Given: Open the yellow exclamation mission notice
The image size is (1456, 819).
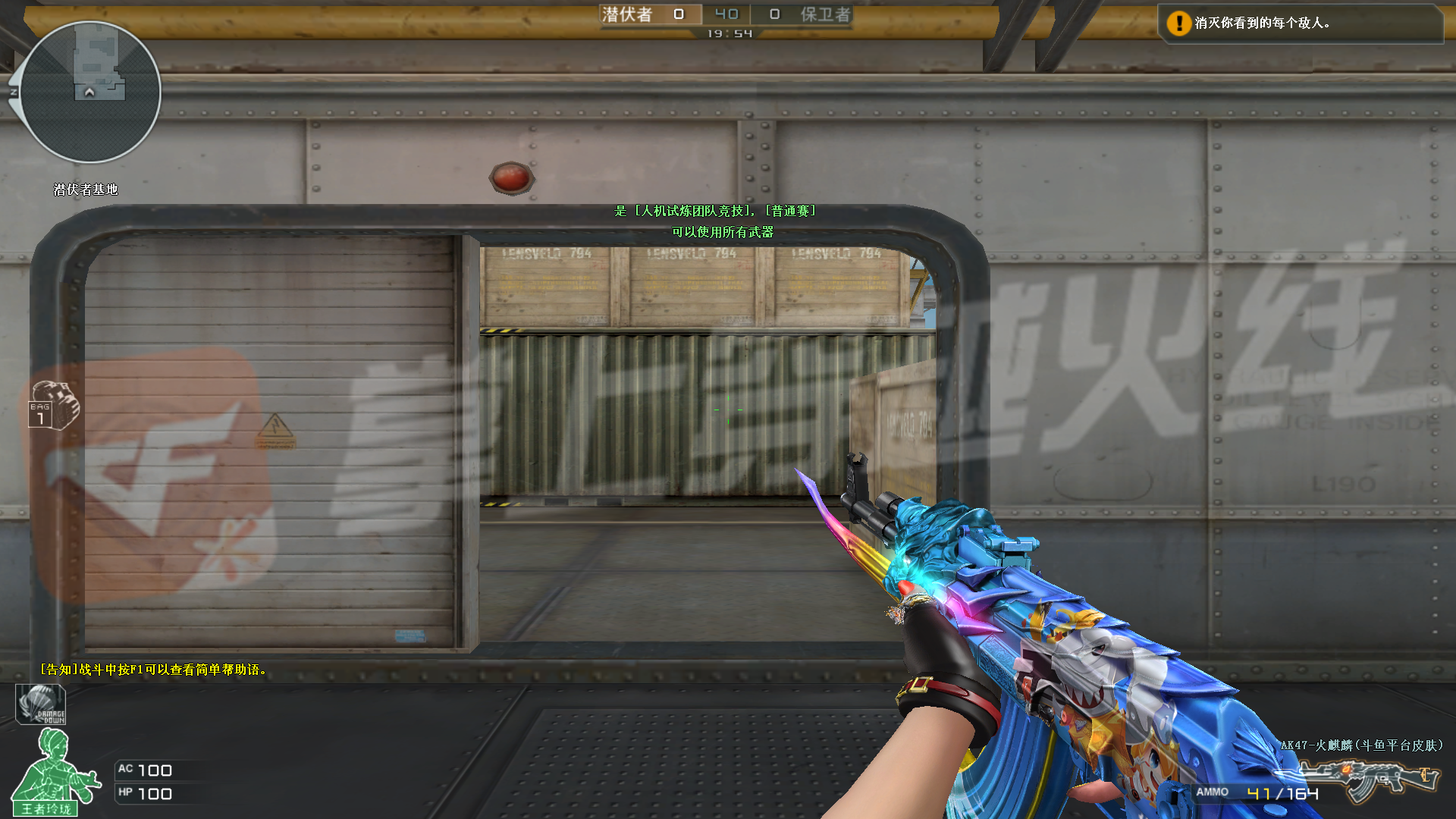Looking at the screenshot, I should coord(1178,24).
